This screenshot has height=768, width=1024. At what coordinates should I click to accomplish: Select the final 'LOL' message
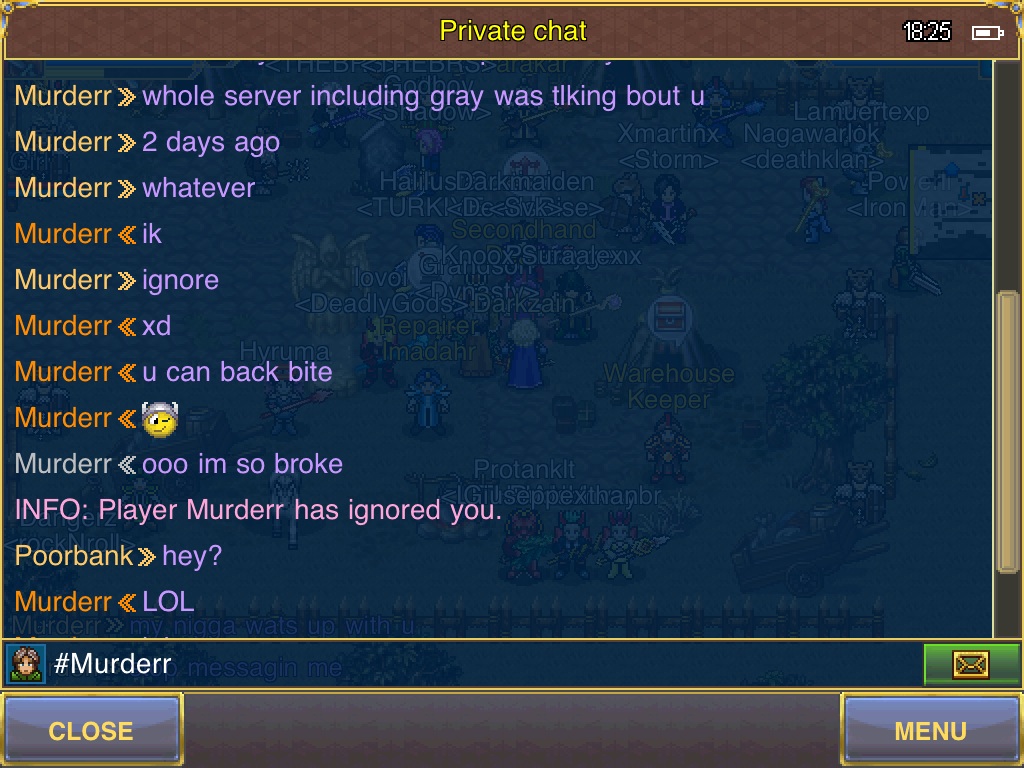coord(168,602)
